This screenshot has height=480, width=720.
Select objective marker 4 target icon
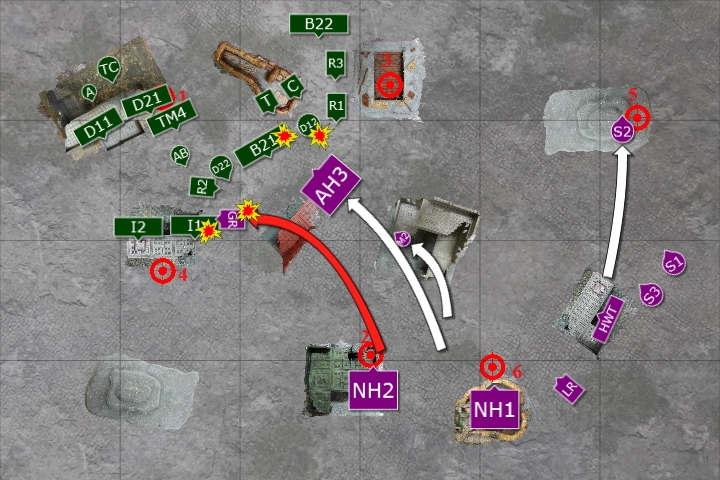(162, 270)
